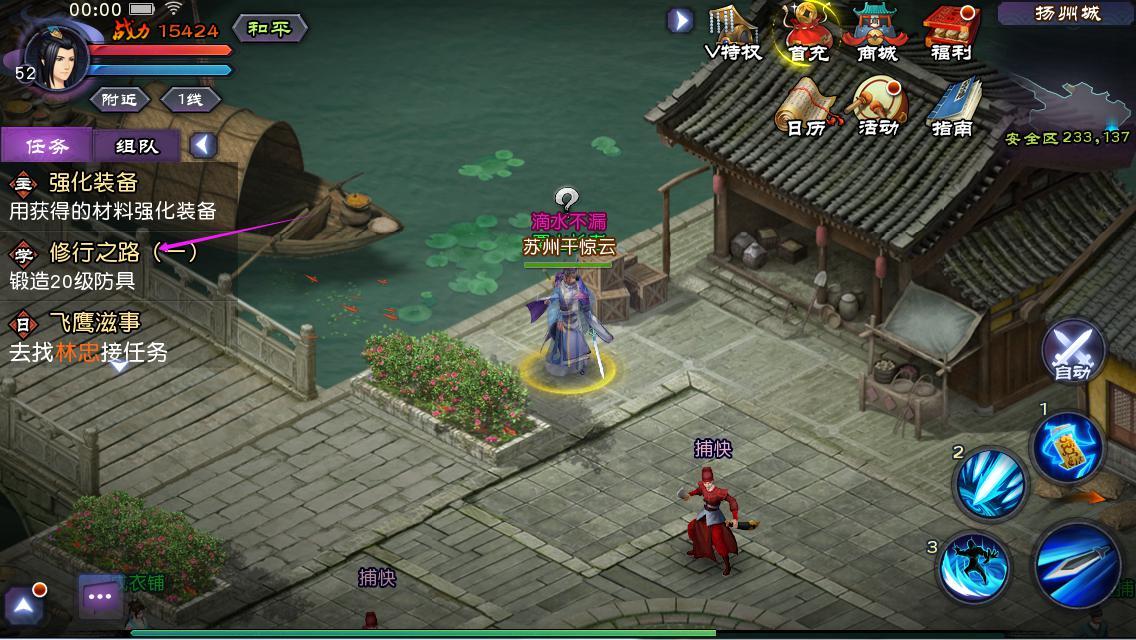Visit the 商城 shop
Viewport: 1136px width, 640px height.
pyautogui.click(x=876, y=33)
